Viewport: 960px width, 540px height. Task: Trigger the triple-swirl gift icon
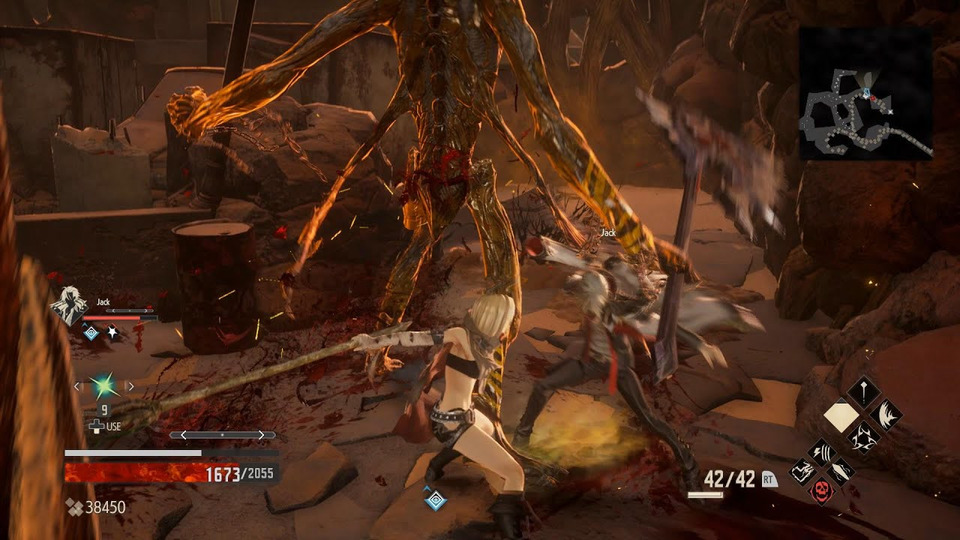pos(863,437)
